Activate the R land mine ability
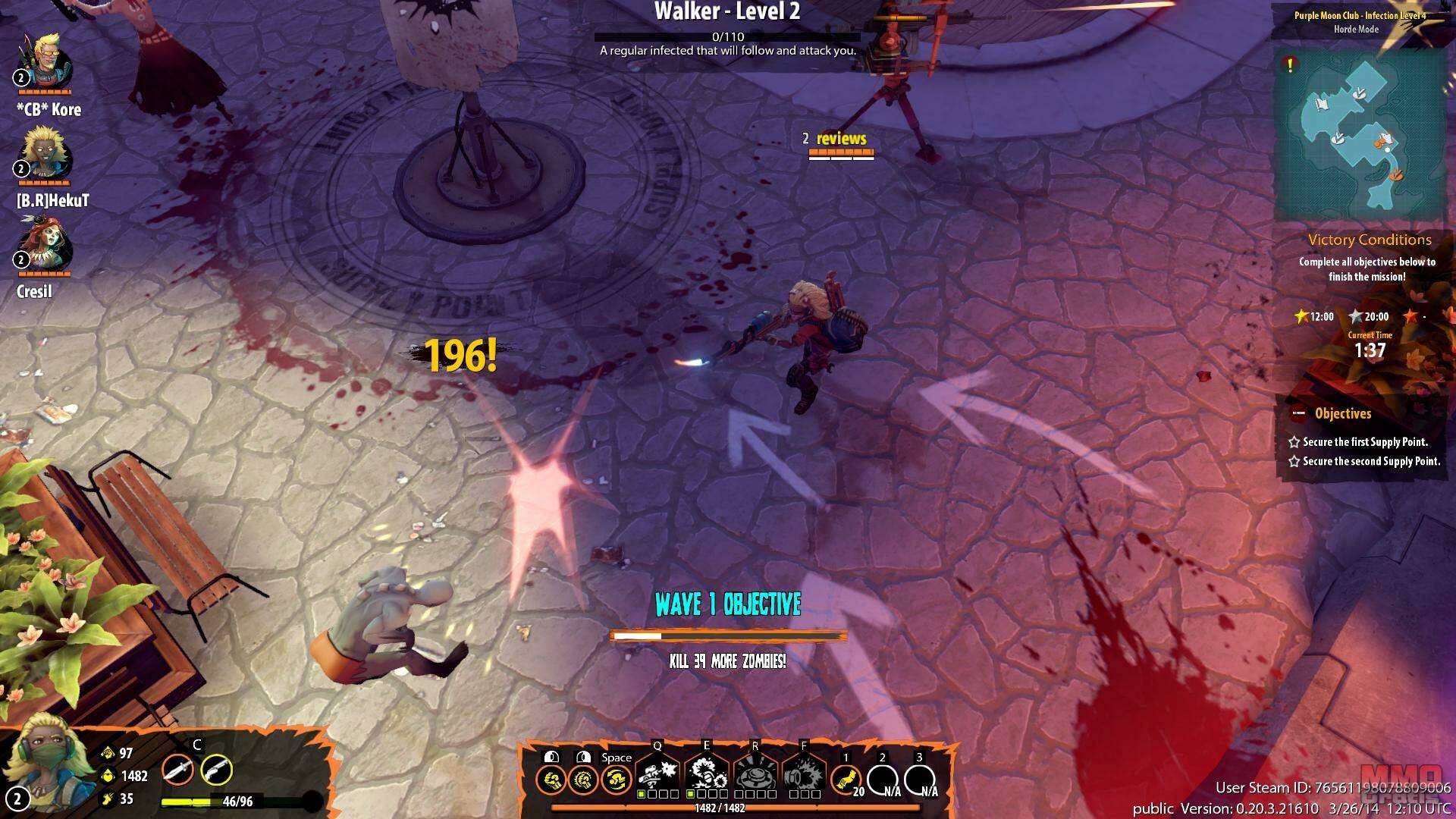The height and width of the screenshot is (819, 1456). click(x=755, y=775)
